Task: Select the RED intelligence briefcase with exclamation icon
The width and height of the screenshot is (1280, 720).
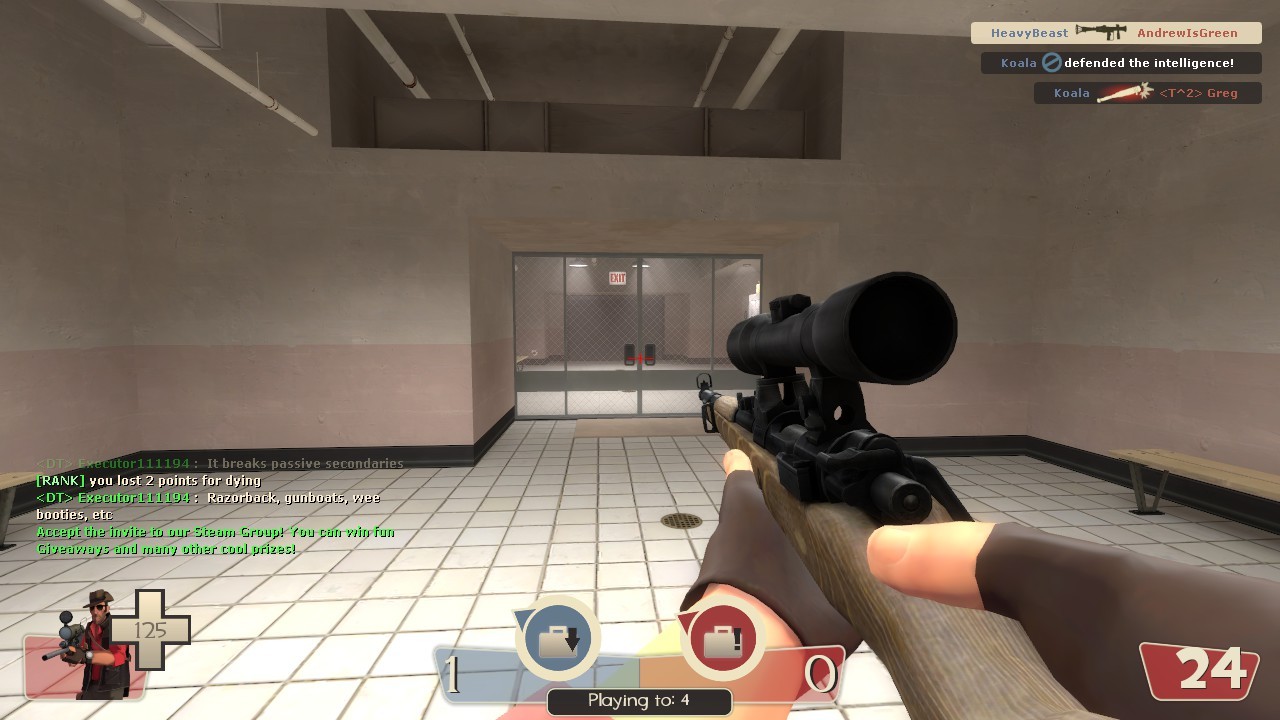Action: [723, 640]
